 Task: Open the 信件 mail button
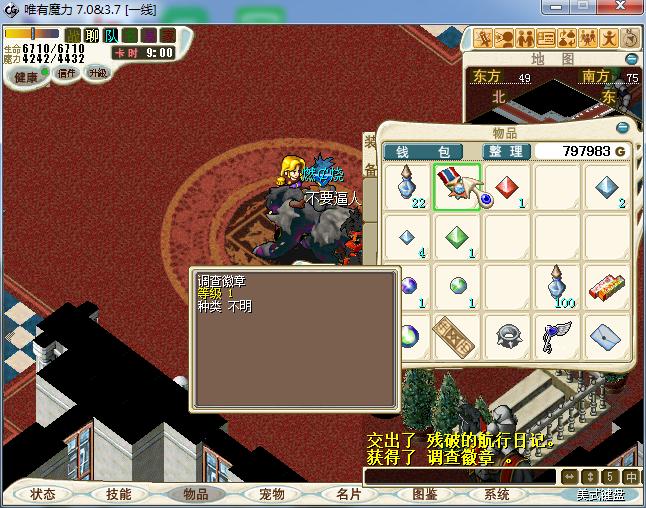point(67,73)
